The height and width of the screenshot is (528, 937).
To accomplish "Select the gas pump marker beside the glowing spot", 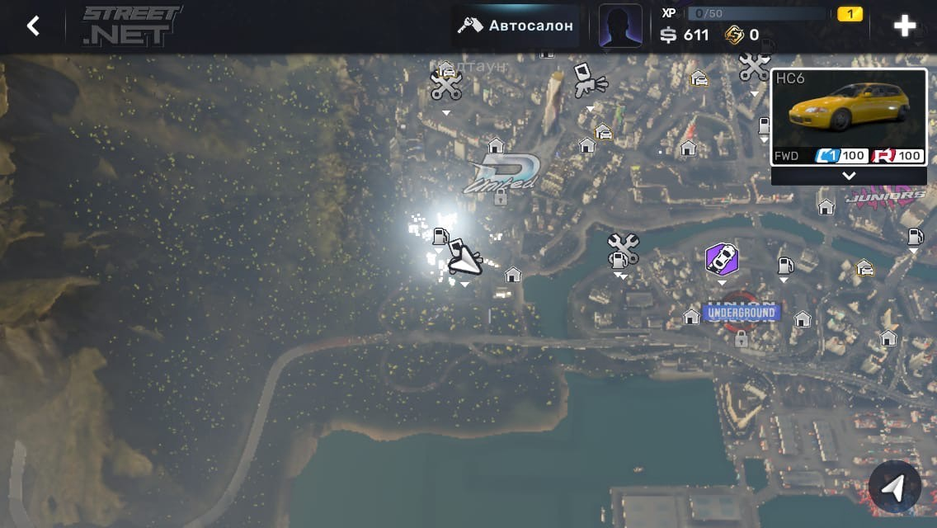I will tap(440, 237).
